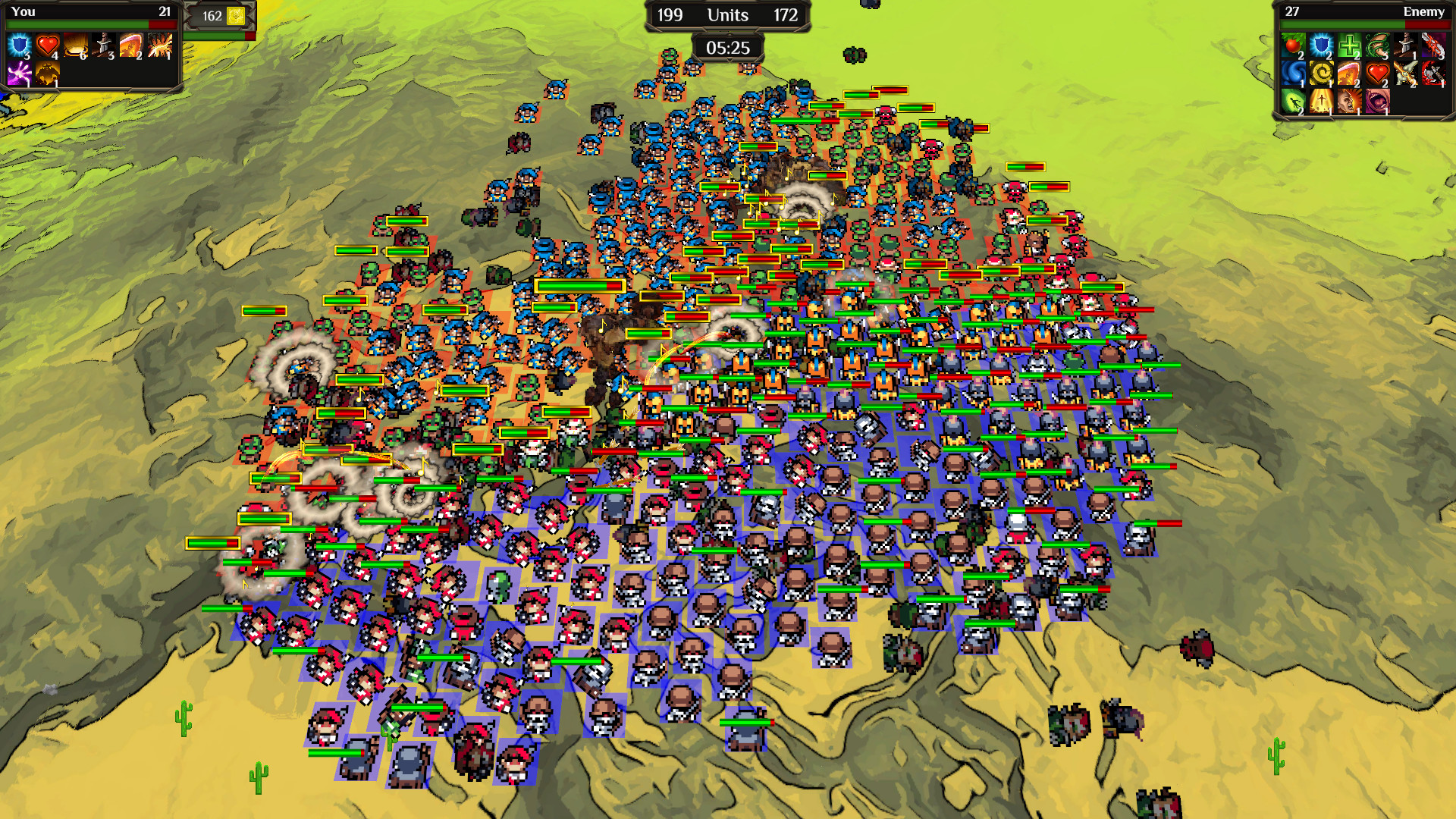The image size is (1456, 819).
Task: Inspect the Enemy's green cross healing icon
Action: point(1350,45)
